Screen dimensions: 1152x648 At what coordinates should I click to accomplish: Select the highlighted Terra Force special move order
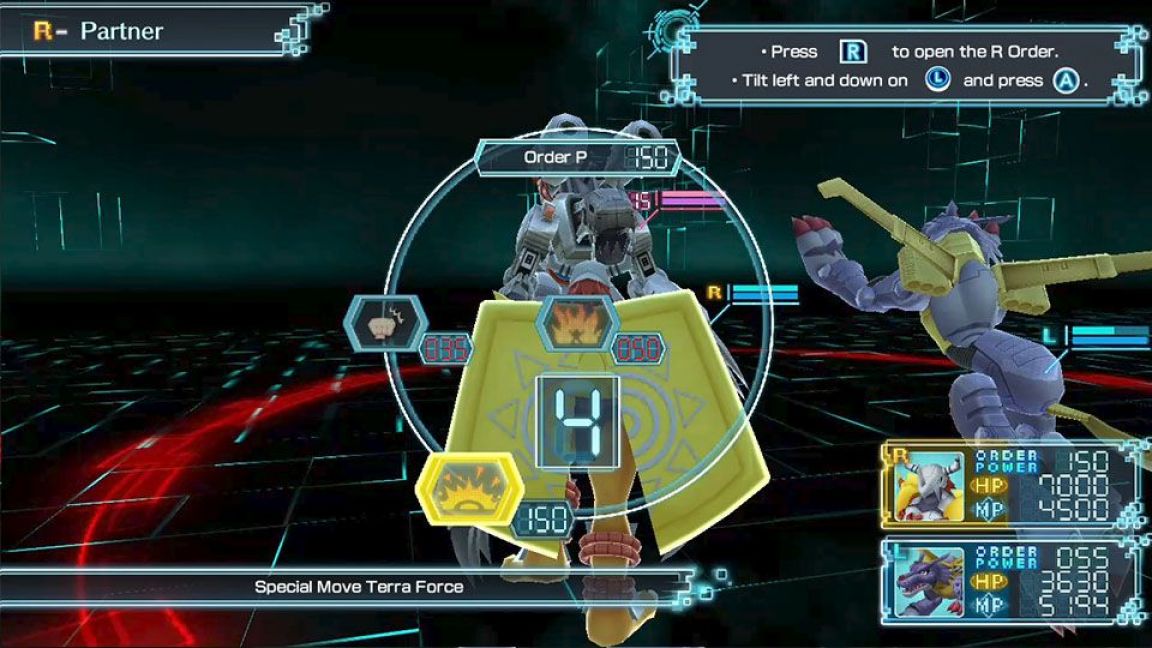[469, 490]
